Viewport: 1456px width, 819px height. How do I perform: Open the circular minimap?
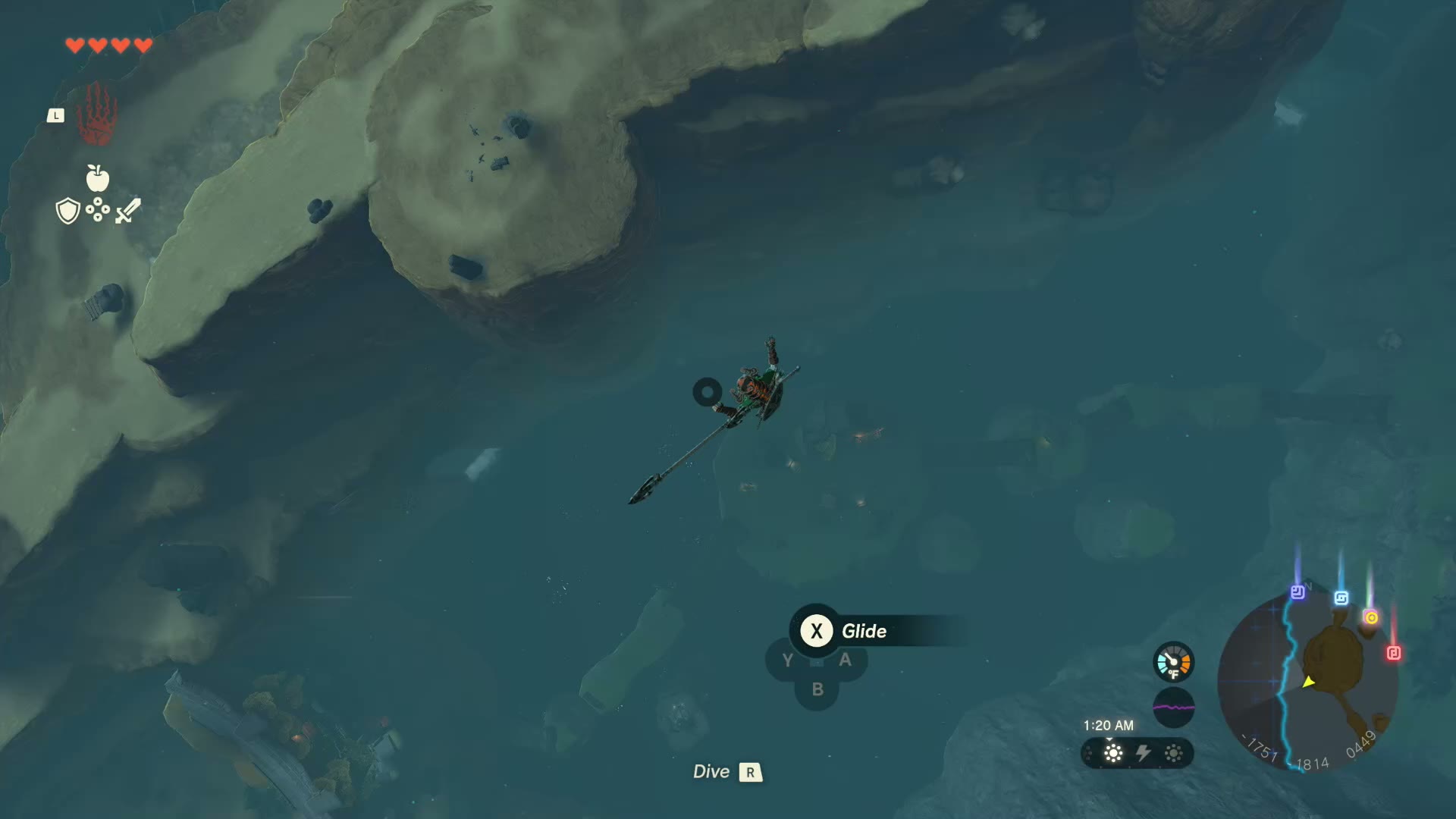click(x=1307, y=683)
